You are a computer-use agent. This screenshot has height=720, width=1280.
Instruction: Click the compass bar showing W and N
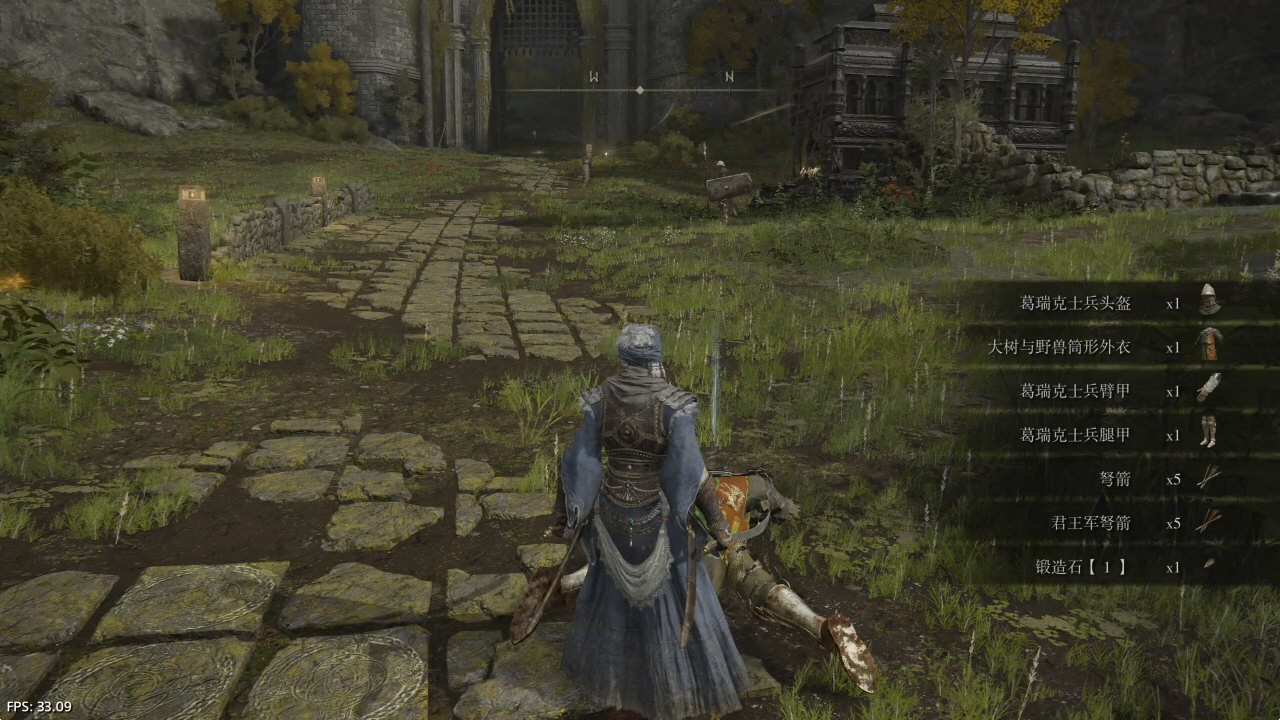click(x=640, y=89)
